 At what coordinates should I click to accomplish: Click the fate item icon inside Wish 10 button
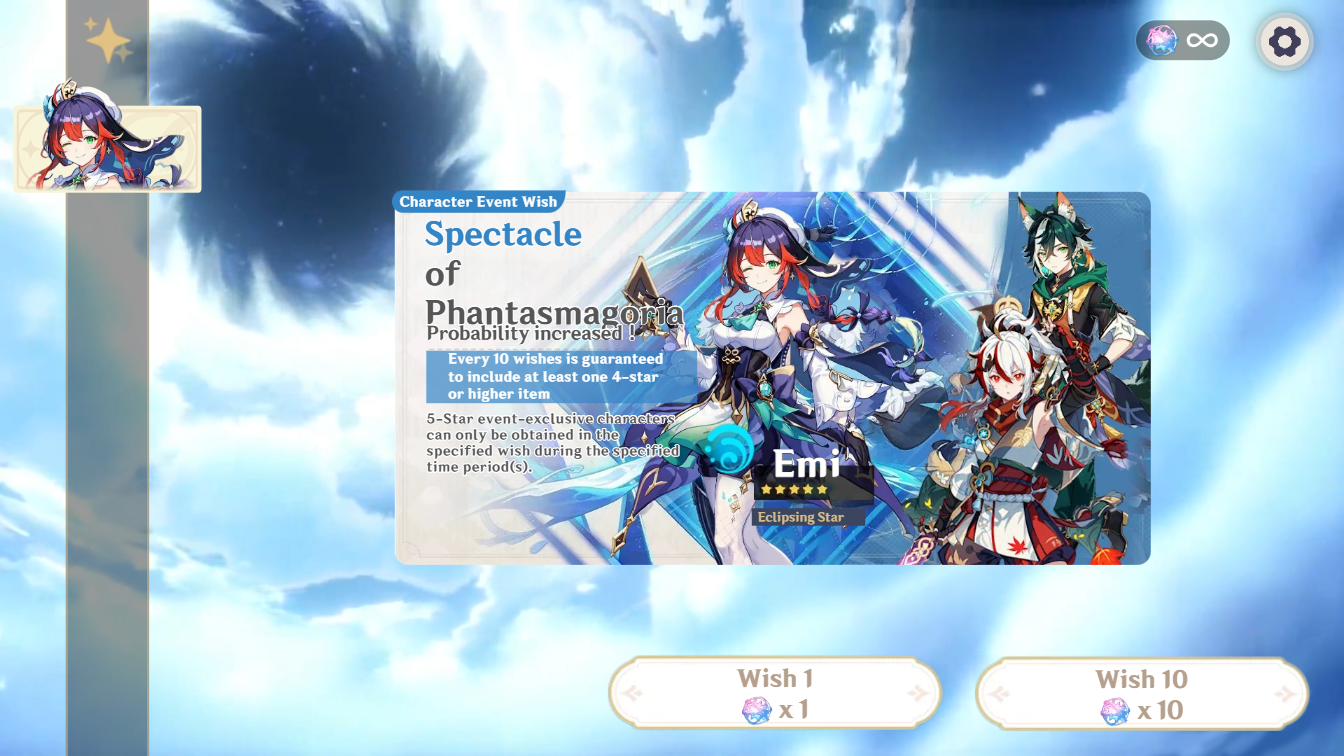(1113, 710)
